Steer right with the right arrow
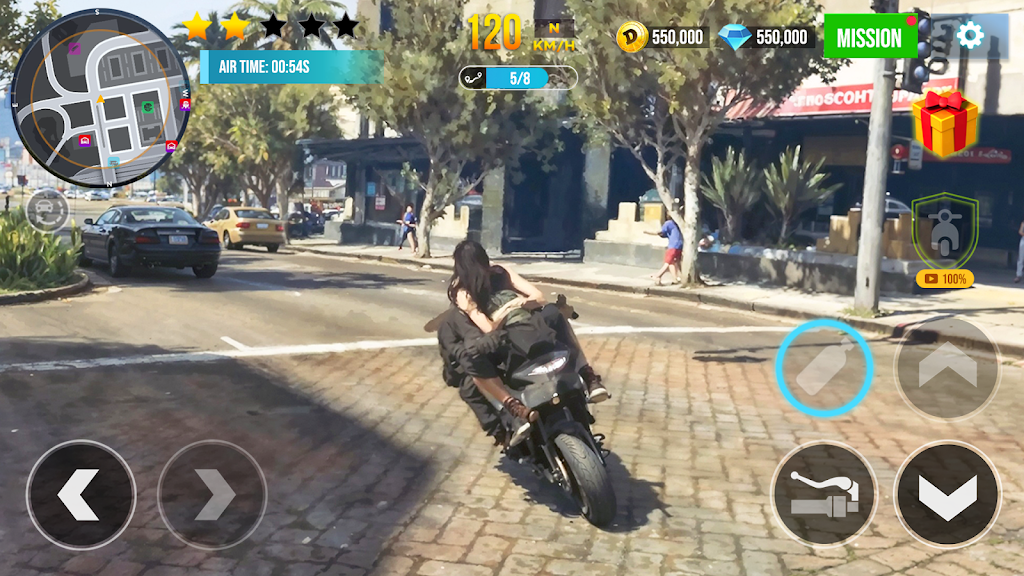 212,494
